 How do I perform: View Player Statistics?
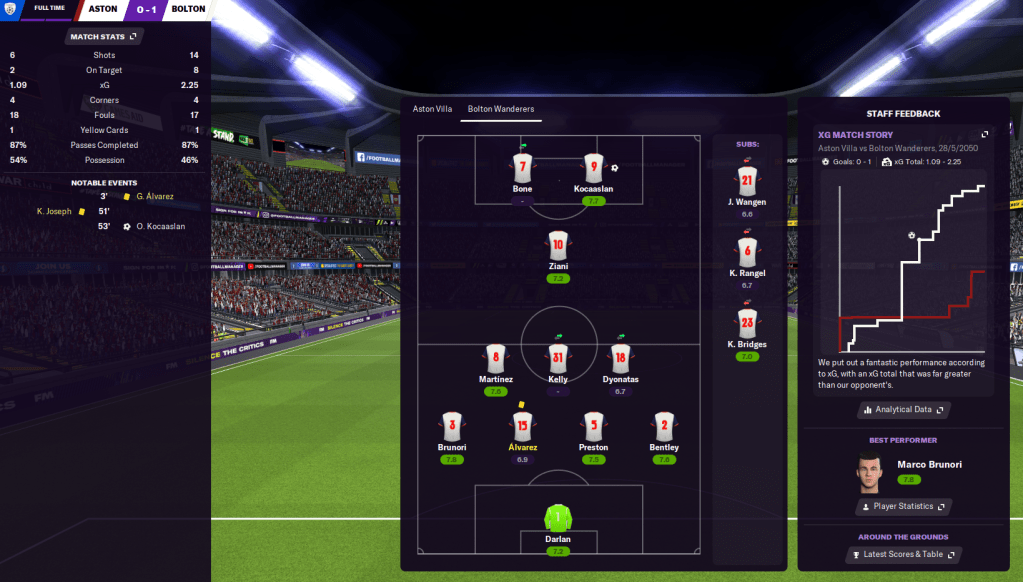[x=903, y=507]
